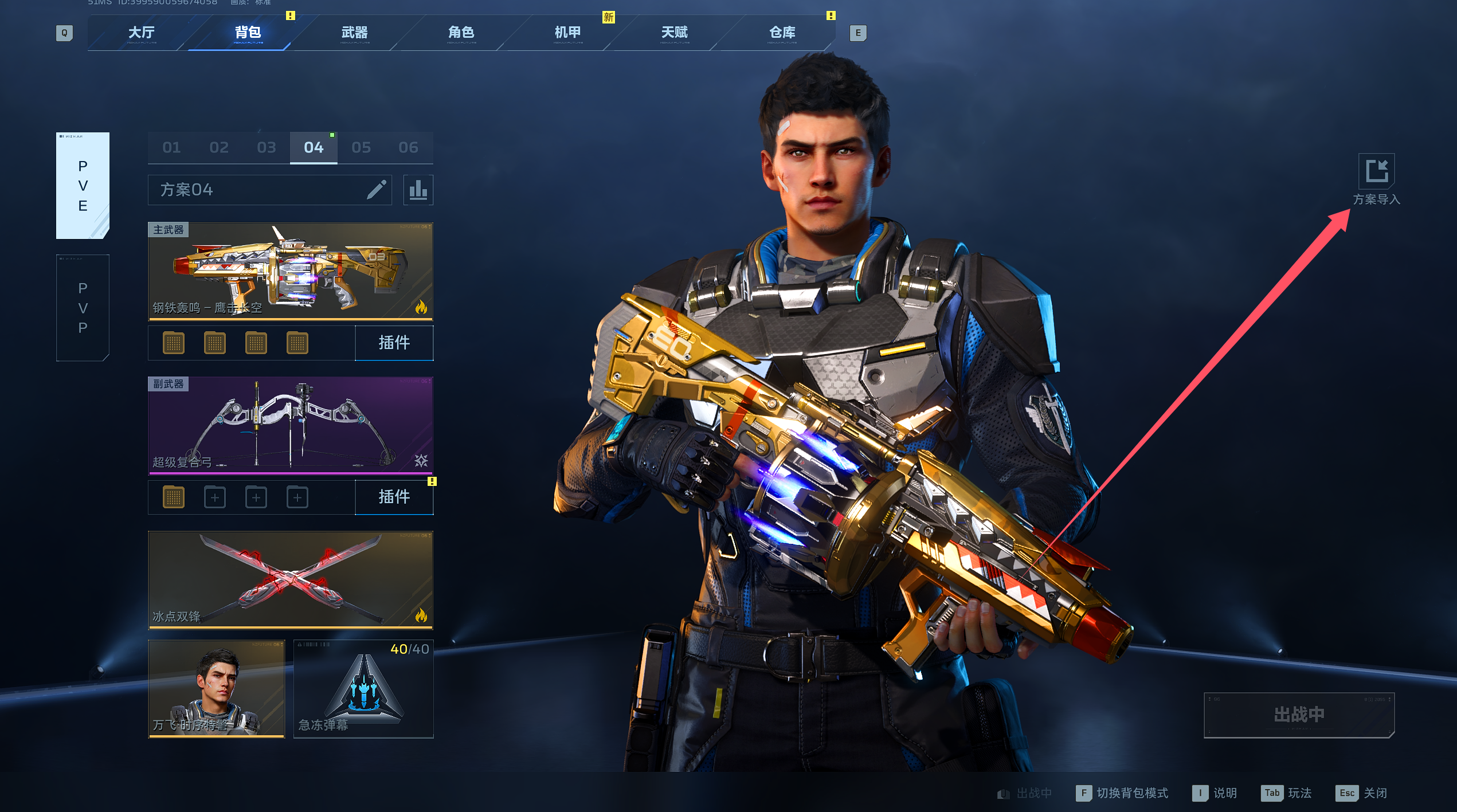This screenshot has width=1457, height=812.
Task: Open the 武器 weapons tab
Action: click(x=354, y=33)
